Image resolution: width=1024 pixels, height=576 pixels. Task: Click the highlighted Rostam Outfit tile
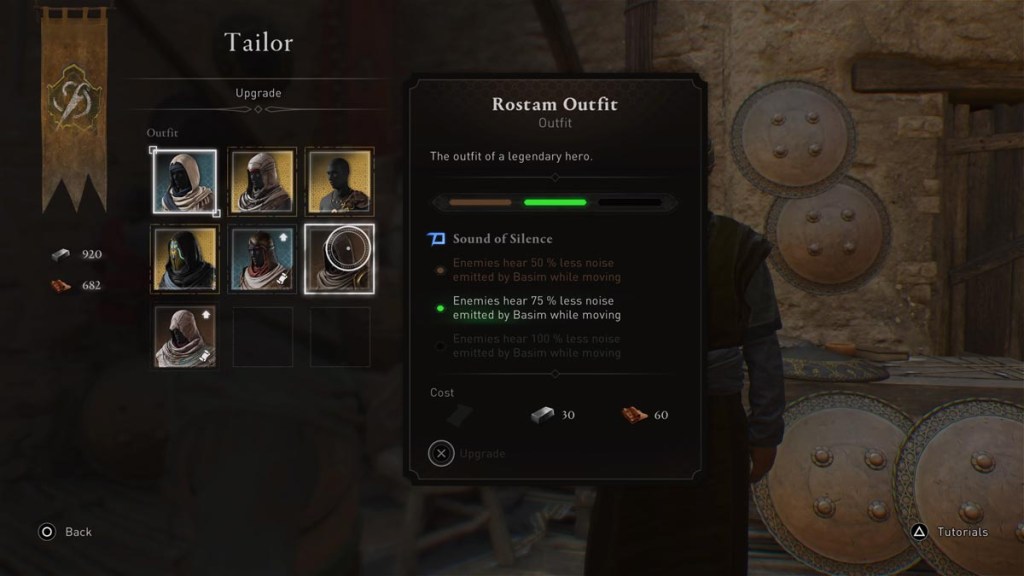tap(339, 258)
